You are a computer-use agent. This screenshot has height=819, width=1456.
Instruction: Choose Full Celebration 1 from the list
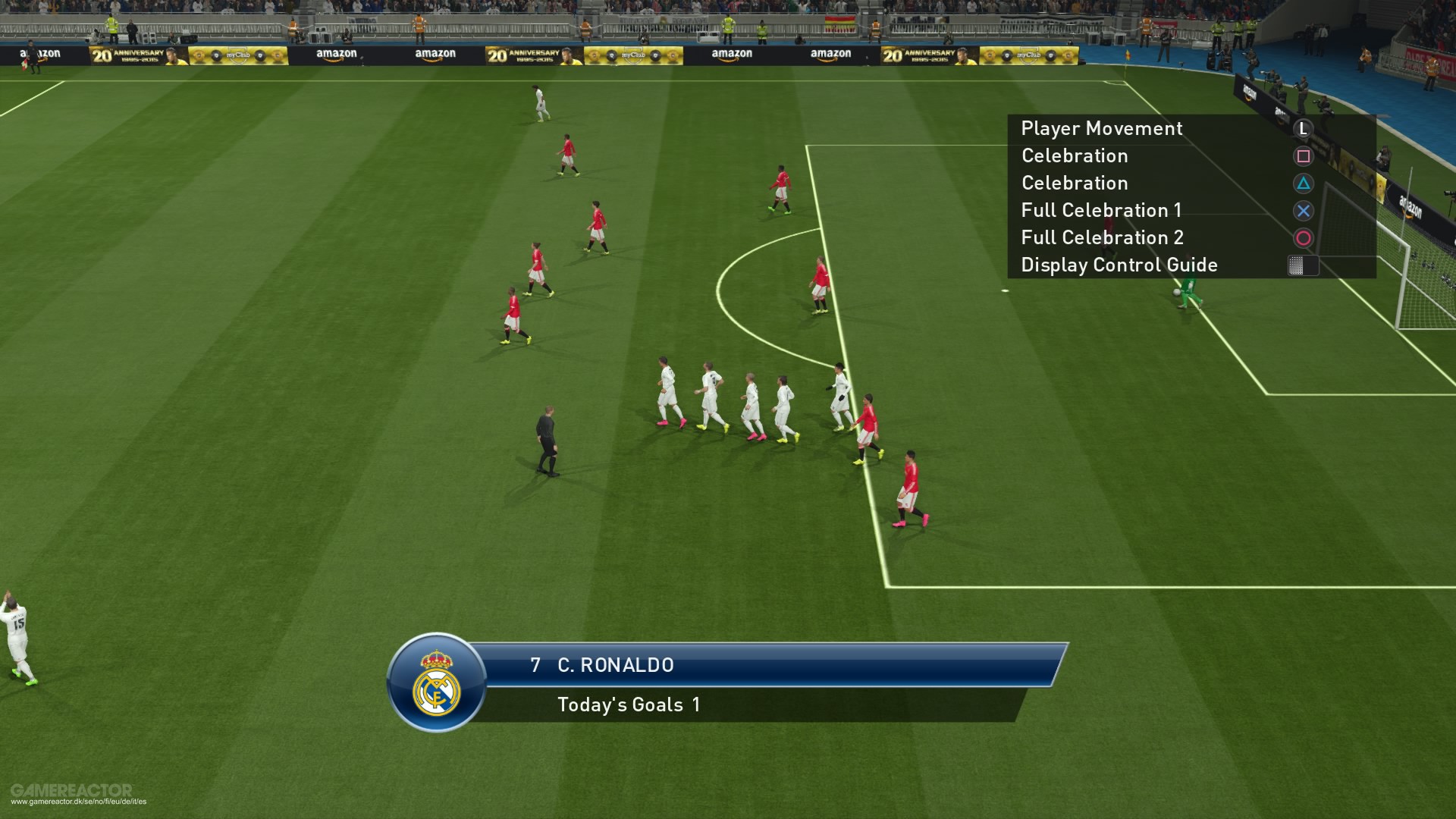point(1101,211)
